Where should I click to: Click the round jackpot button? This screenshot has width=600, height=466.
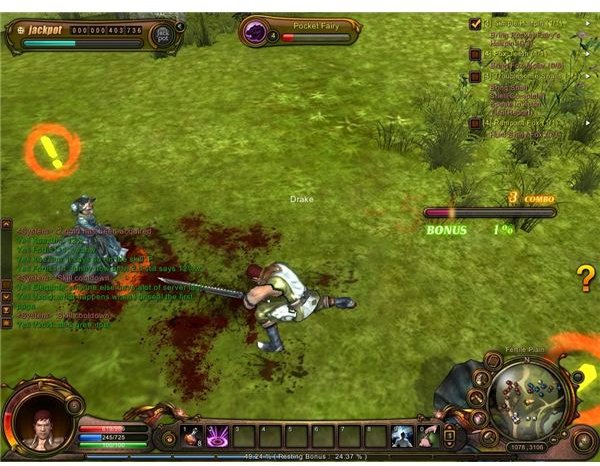tap(163, 33)
